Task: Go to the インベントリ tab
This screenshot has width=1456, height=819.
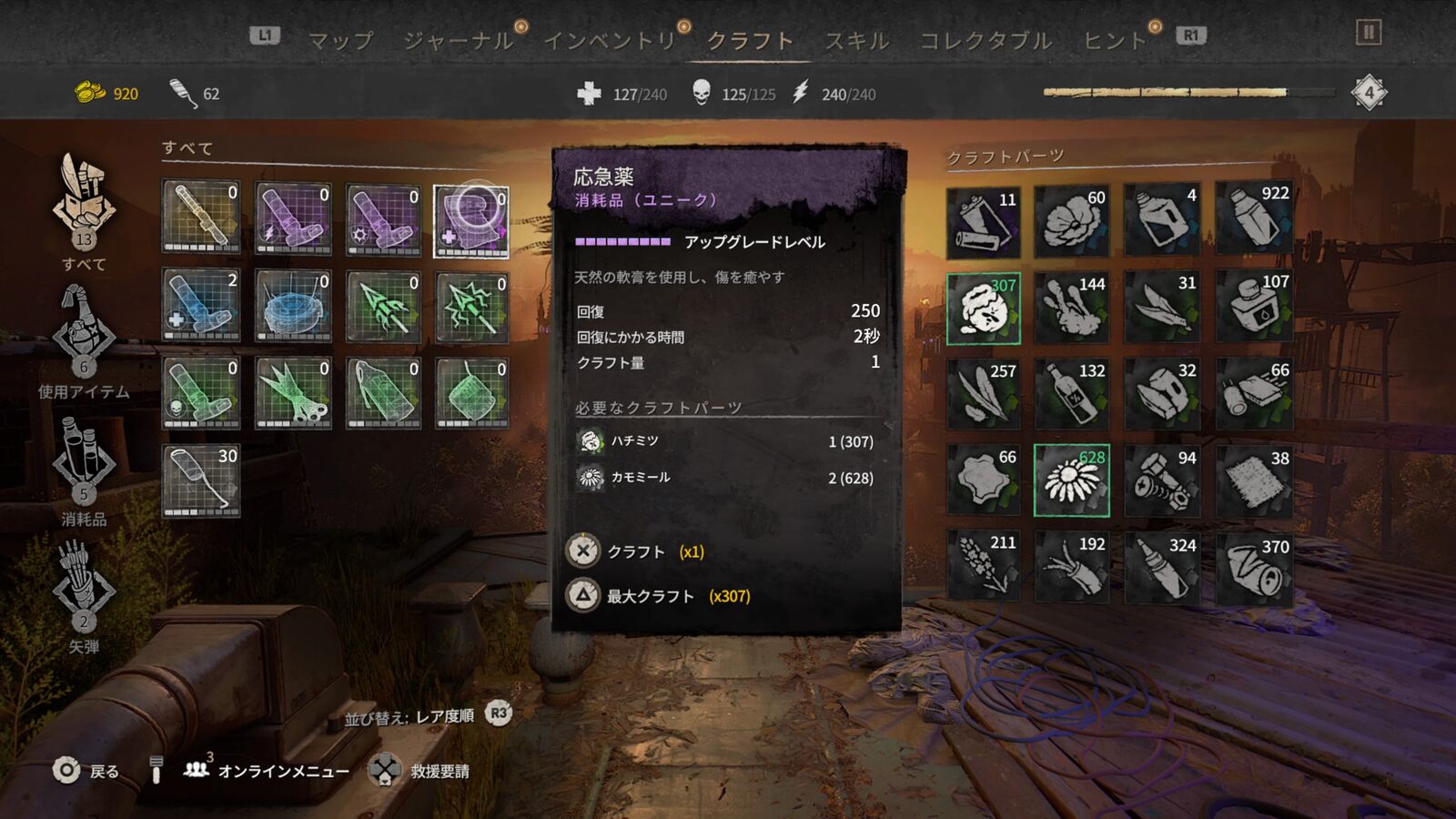Action: coord(610,41)
